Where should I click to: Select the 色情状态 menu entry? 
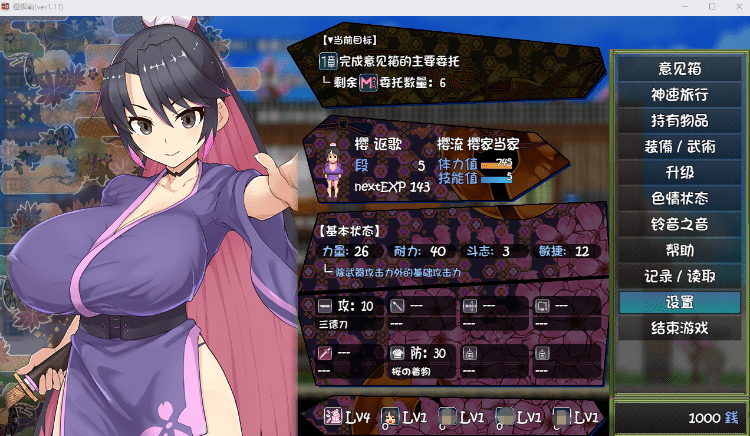[x=678, y=199]
